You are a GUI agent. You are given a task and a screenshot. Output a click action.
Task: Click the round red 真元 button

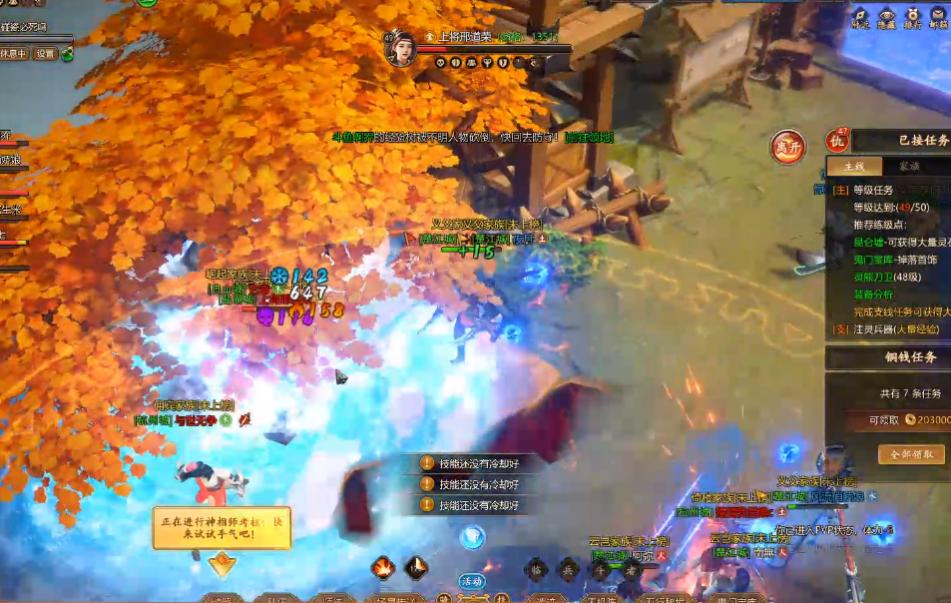pyautogui.click(x=788, y=147)
